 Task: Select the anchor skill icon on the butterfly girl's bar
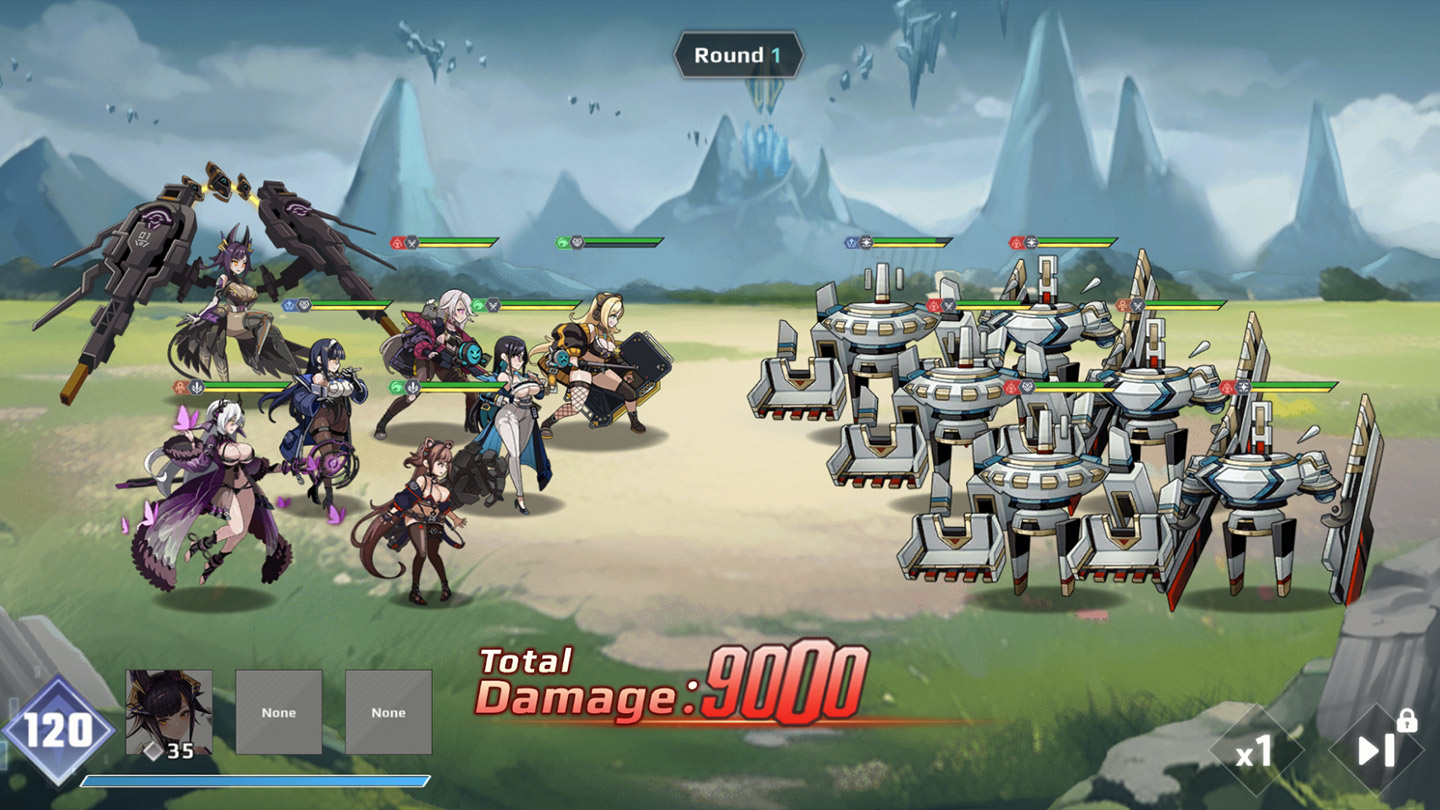point(196,386)
